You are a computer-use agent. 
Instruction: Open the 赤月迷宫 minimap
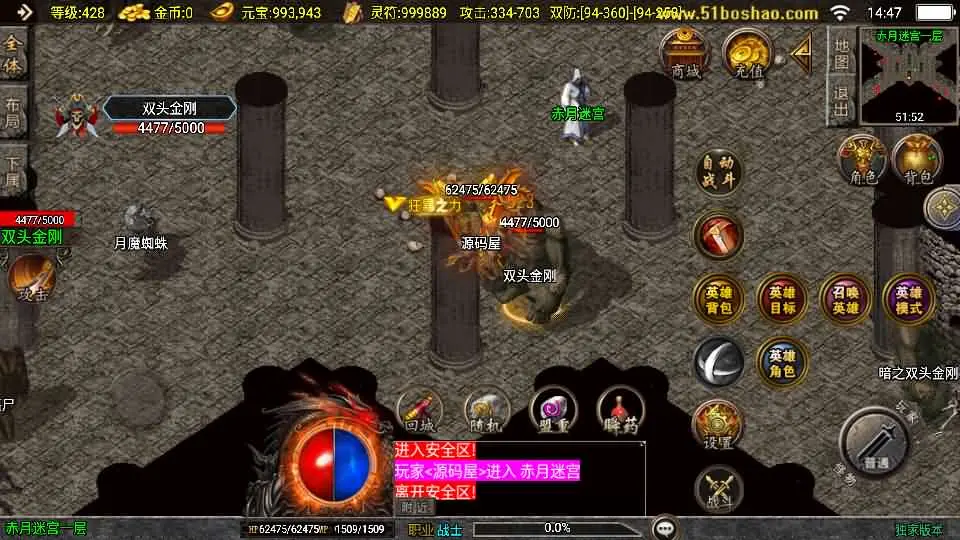[908, 77]
